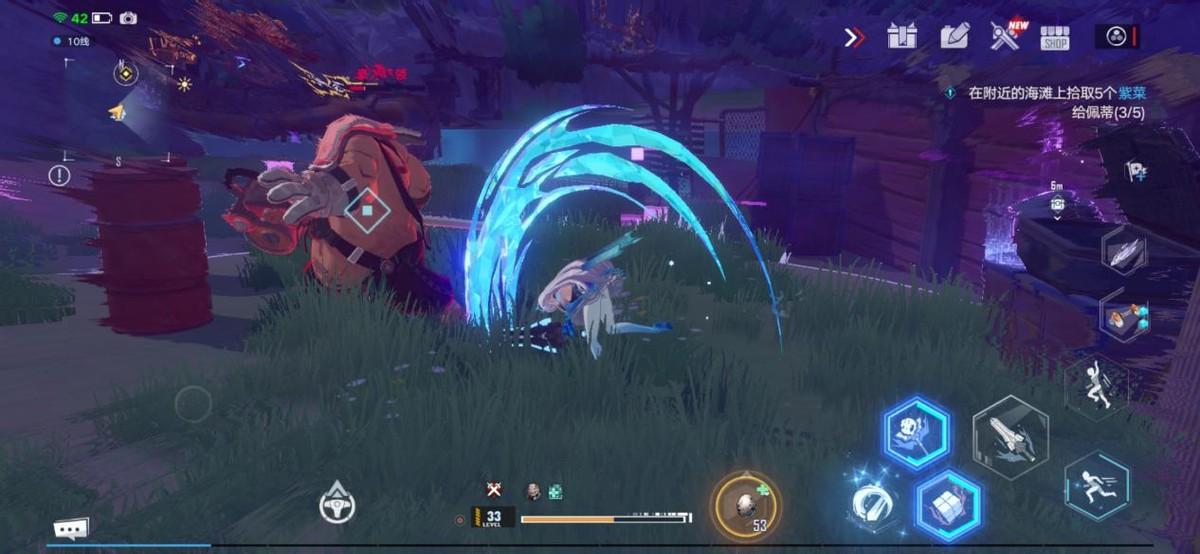Open the SHOP

(1055, 38)
